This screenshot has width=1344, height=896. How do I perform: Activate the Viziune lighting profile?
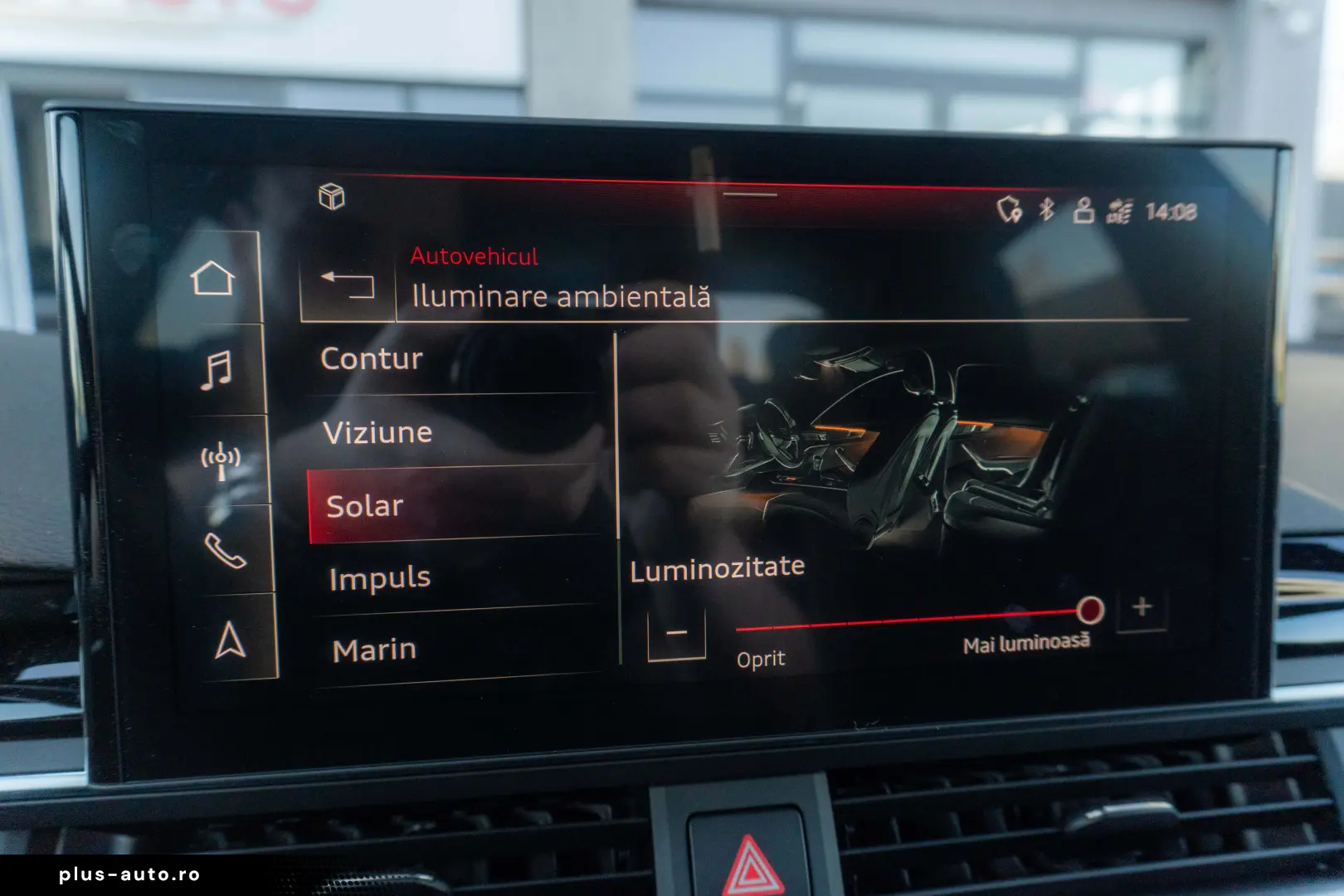pyautogui.click(x=377, y=432)
